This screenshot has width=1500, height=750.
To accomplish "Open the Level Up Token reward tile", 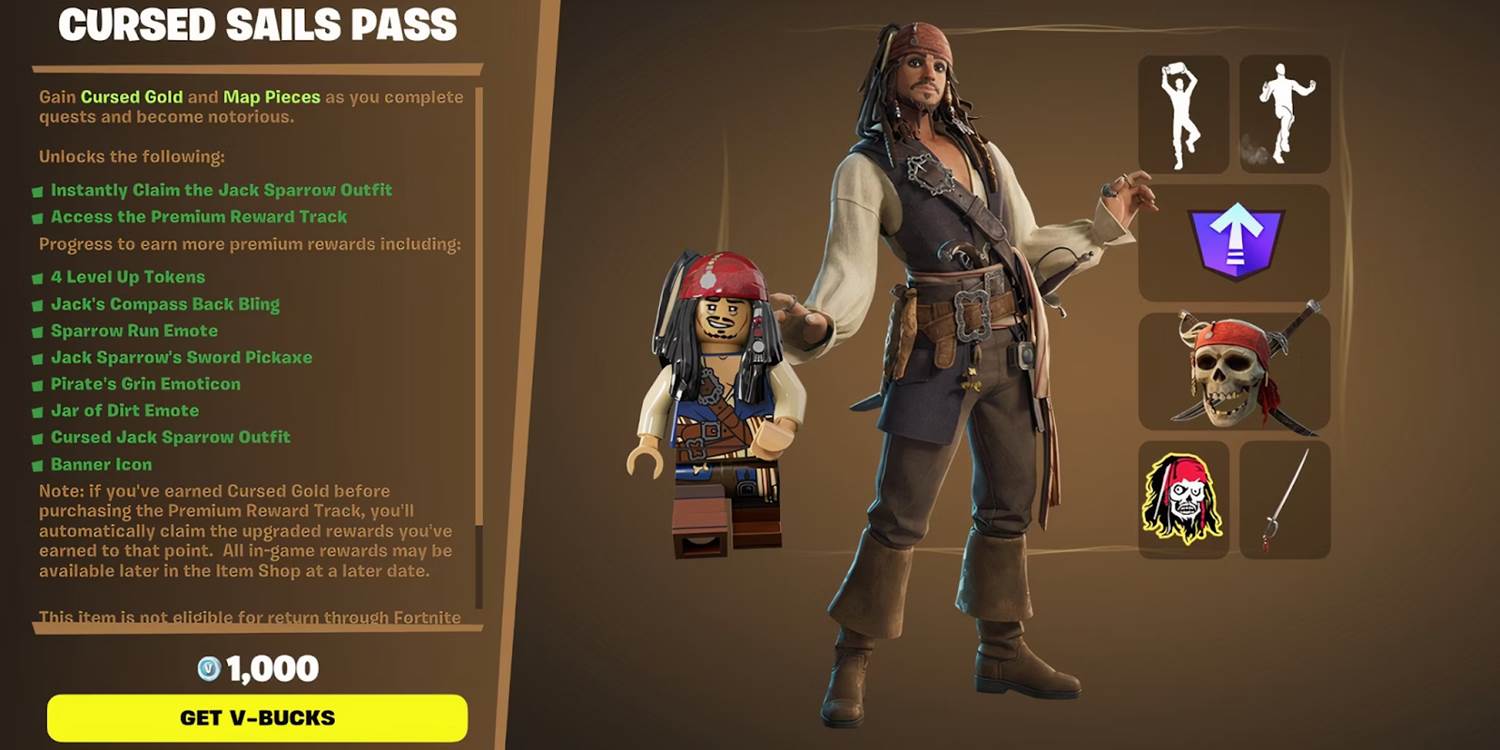I will point(1234,243).
